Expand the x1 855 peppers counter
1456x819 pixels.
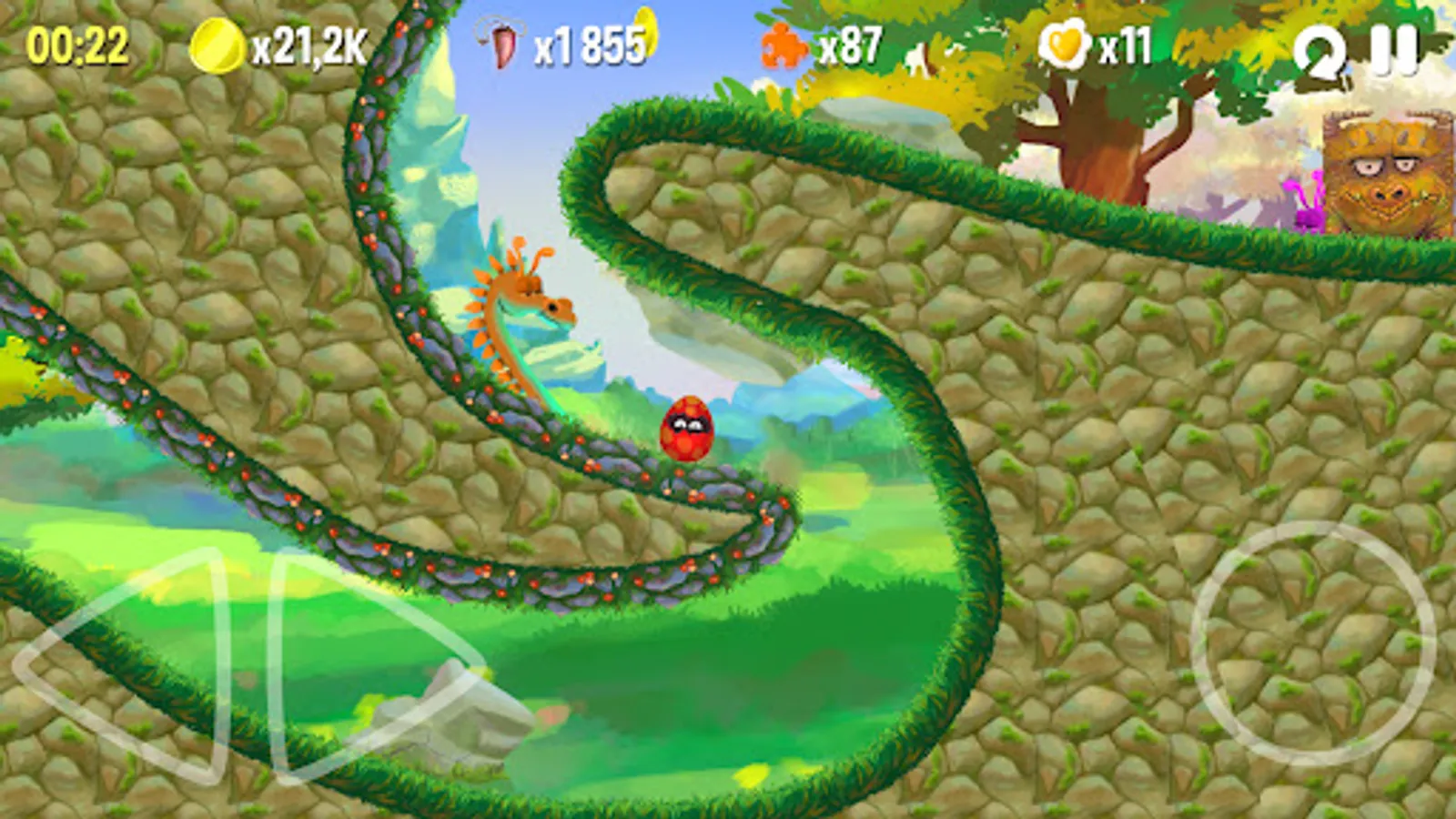click(588, 44)
